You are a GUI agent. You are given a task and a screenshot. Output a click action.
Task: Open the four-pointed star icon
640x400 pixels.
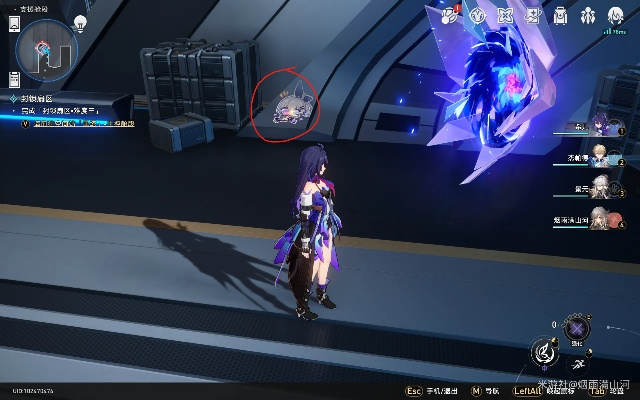tap(506, 15)
